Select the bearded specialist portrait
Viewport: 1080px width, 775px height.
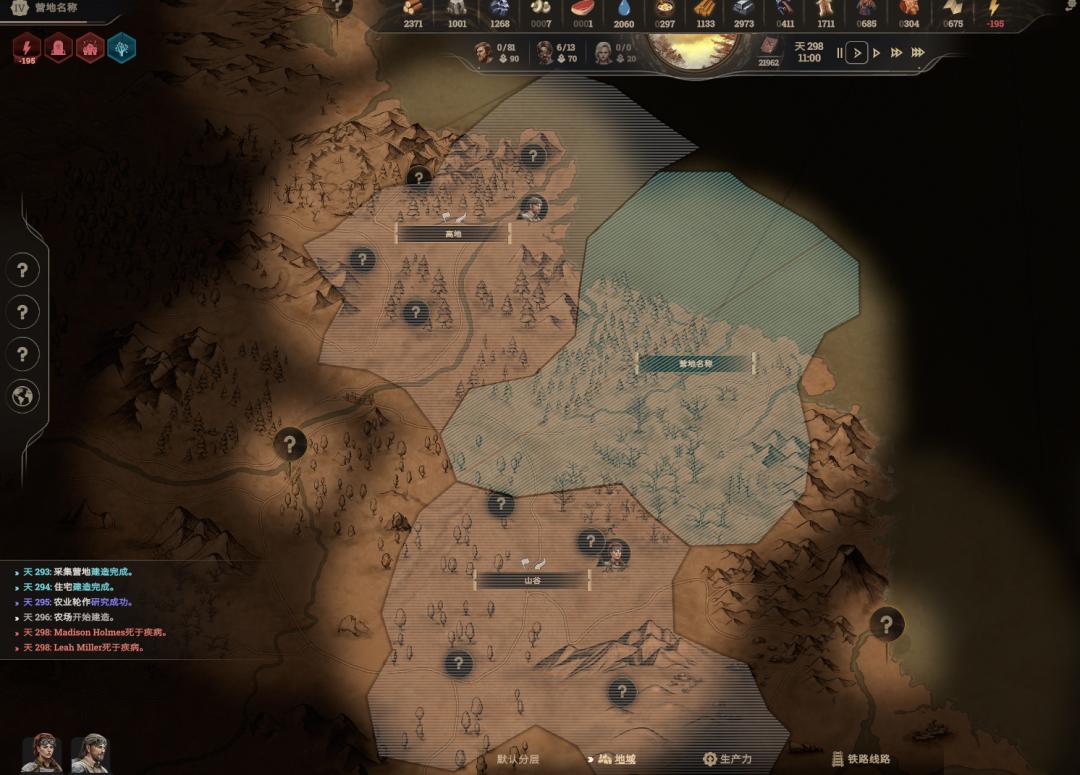(89, 753)
